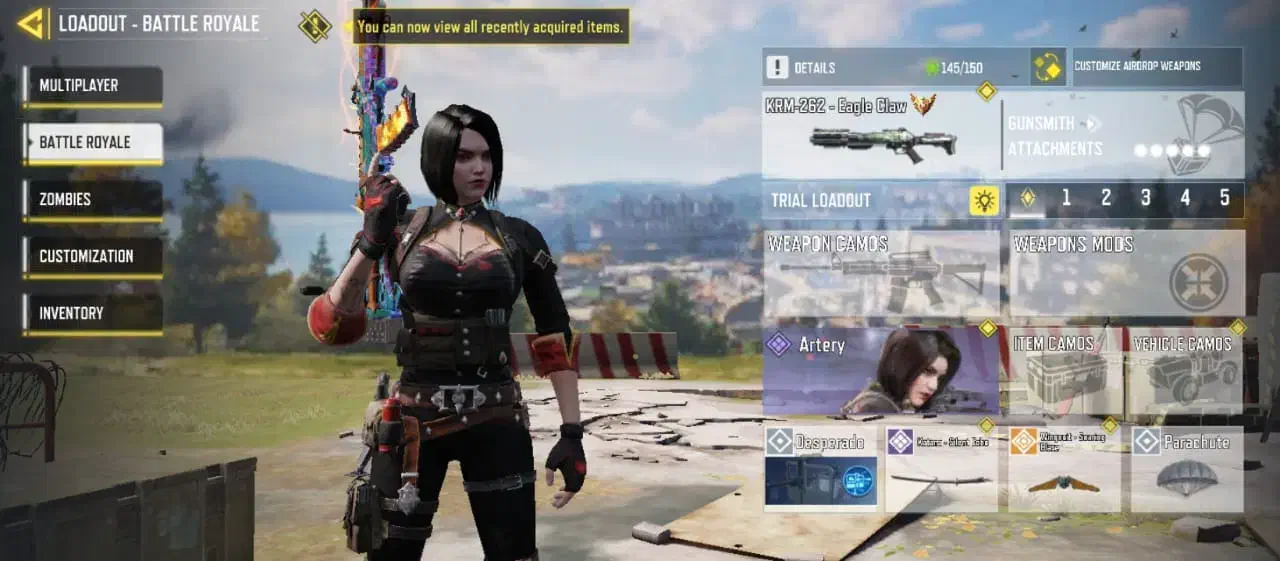Choose loadout slot 5
Screen dimensions: 1280x561
point(1225,198)
